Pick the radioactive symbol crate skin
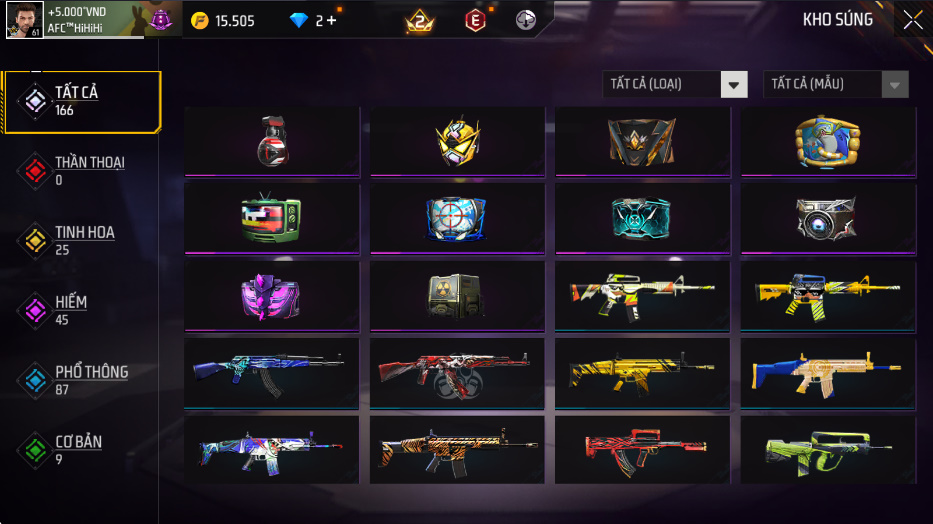This screenshot has width=933, height=524. [457, 296]
